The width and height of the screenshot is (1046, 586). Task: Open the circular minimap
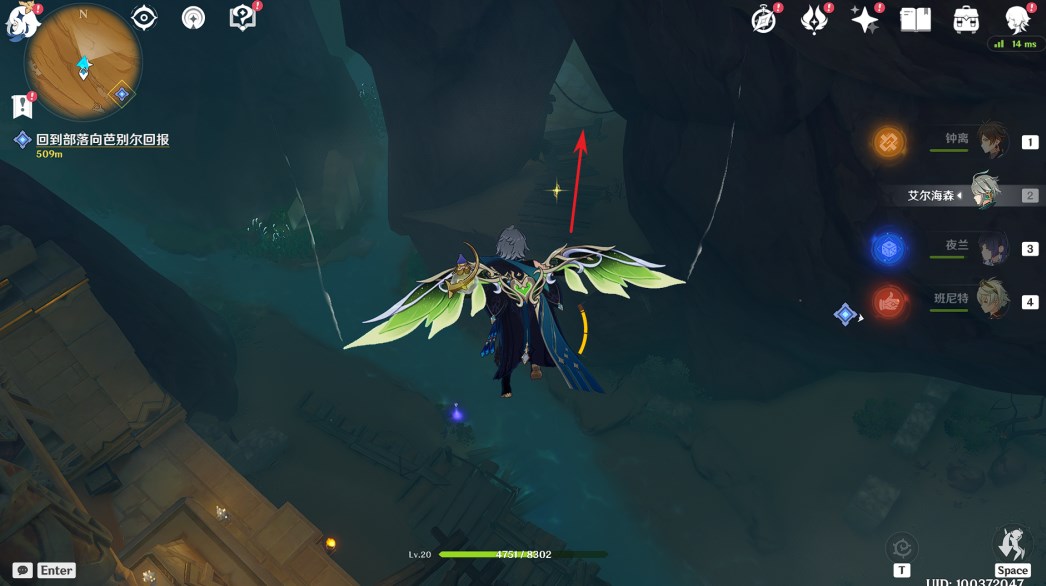(83, 62)
